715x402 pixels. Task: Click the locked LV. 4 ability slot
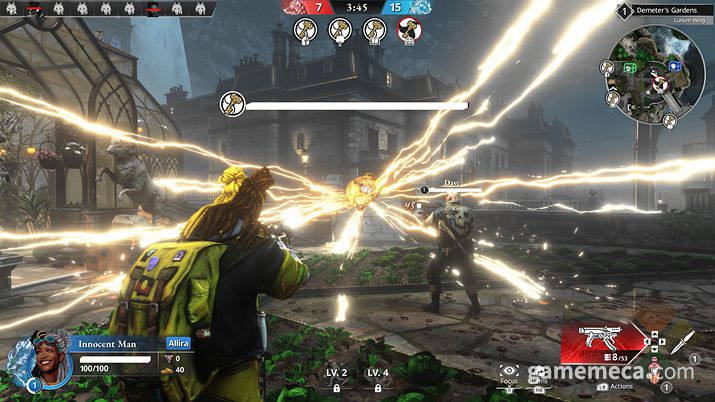click(x=377, y=379)
